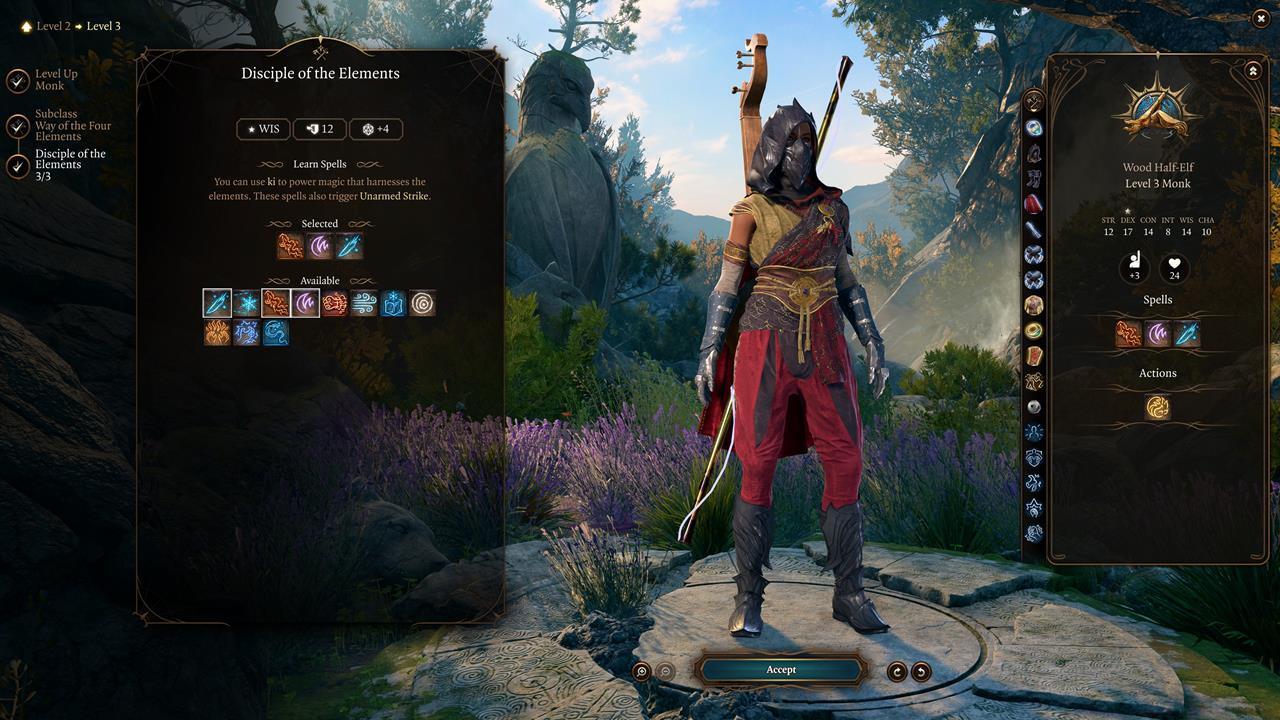Choose the blue ice-book spell under Available
The width and height of the screenshot is (1280, 720).
point(393,303)
